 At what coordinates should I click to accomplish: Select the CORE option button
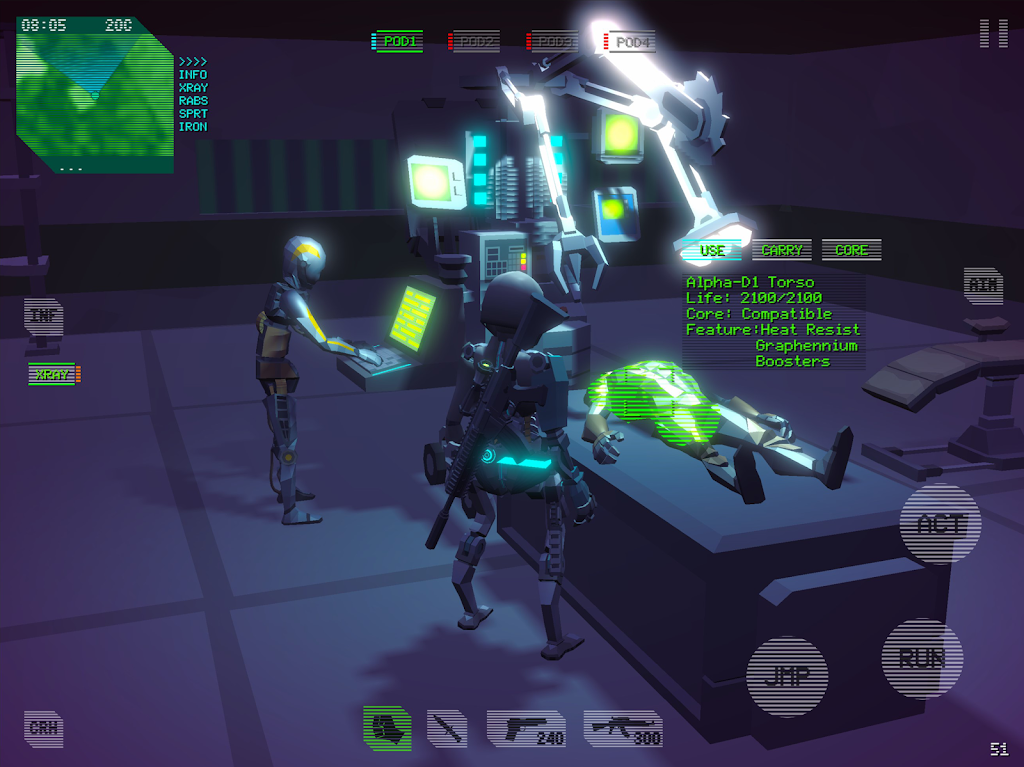point(851,250)
